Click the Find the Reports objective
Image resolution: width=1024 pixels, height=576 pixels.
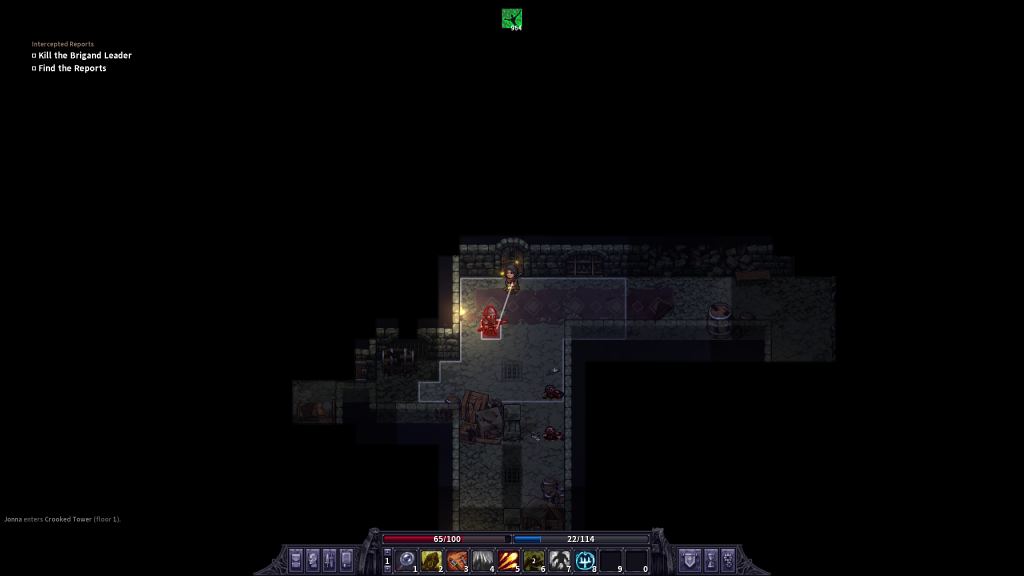72,68
